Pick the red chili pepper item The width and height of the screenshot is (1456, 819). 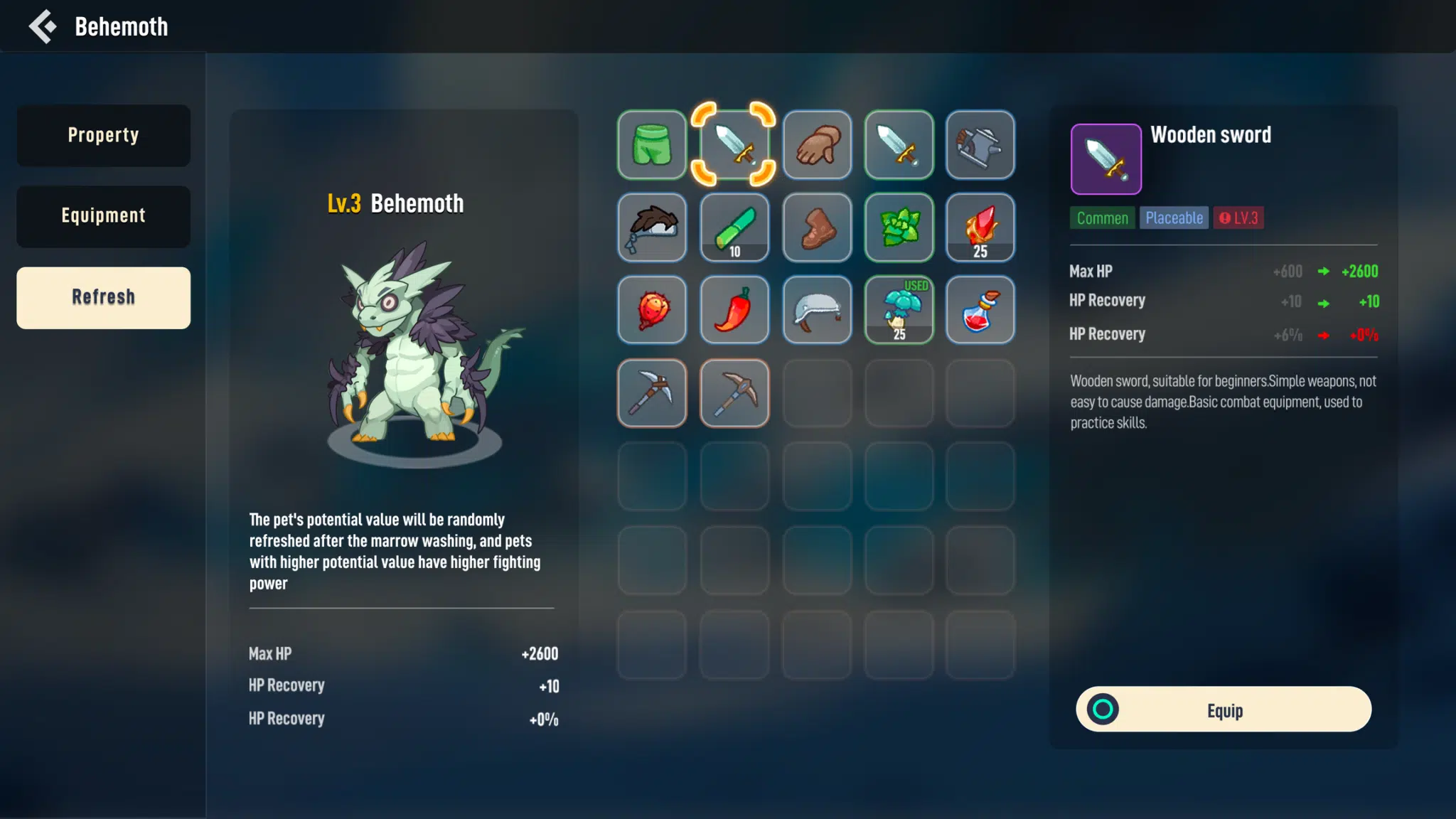click(734, 310)
